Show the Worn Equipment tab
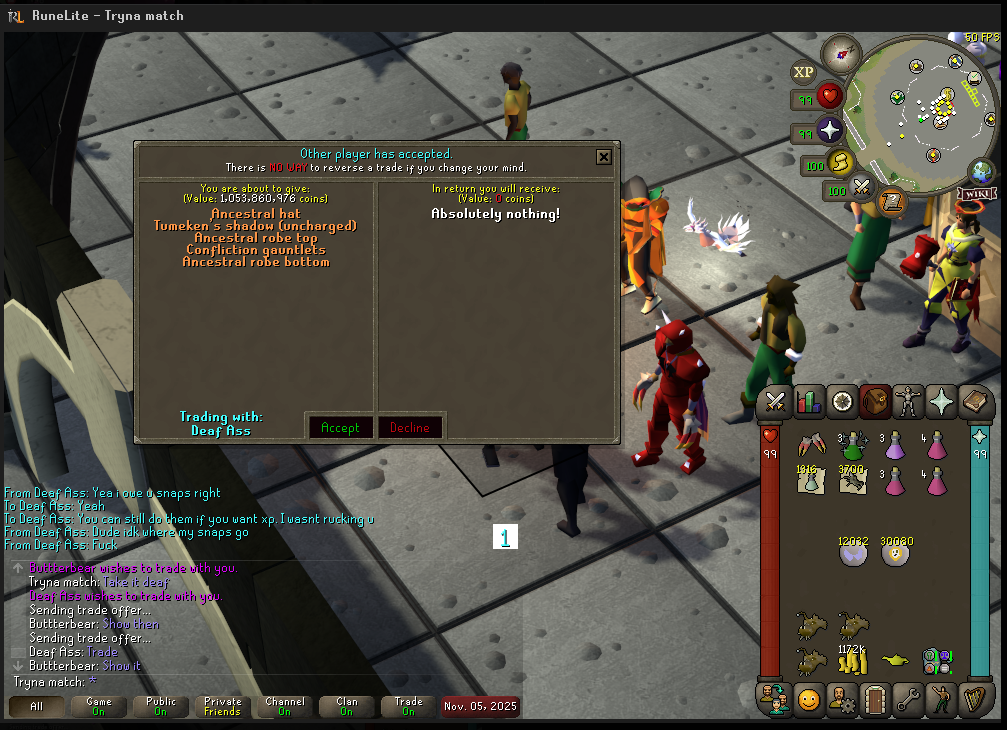This screenshot has height=730, width=1007. (x=908, y=402)
